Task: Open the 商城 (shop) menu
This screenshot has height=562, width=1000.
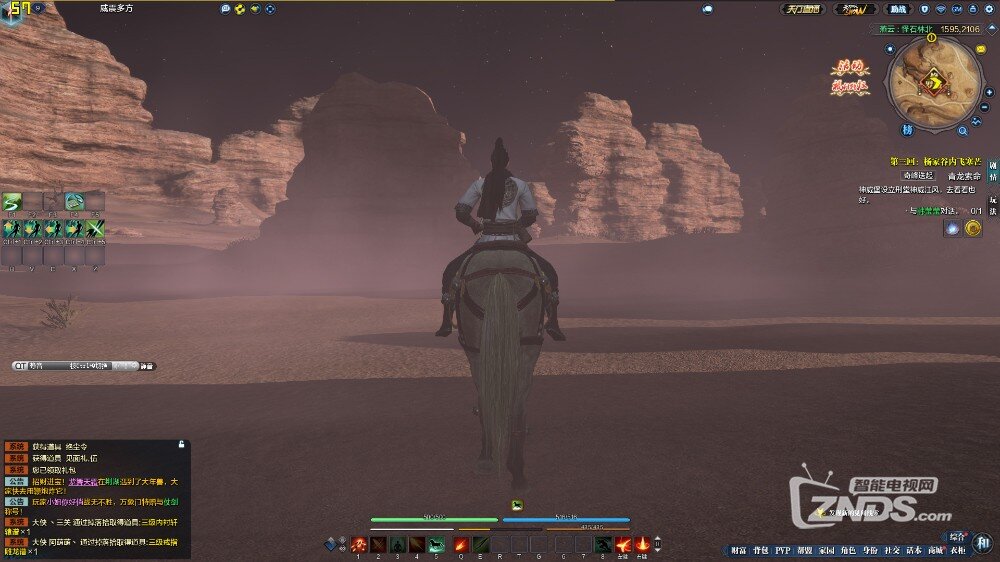Action: pos(936,550)
